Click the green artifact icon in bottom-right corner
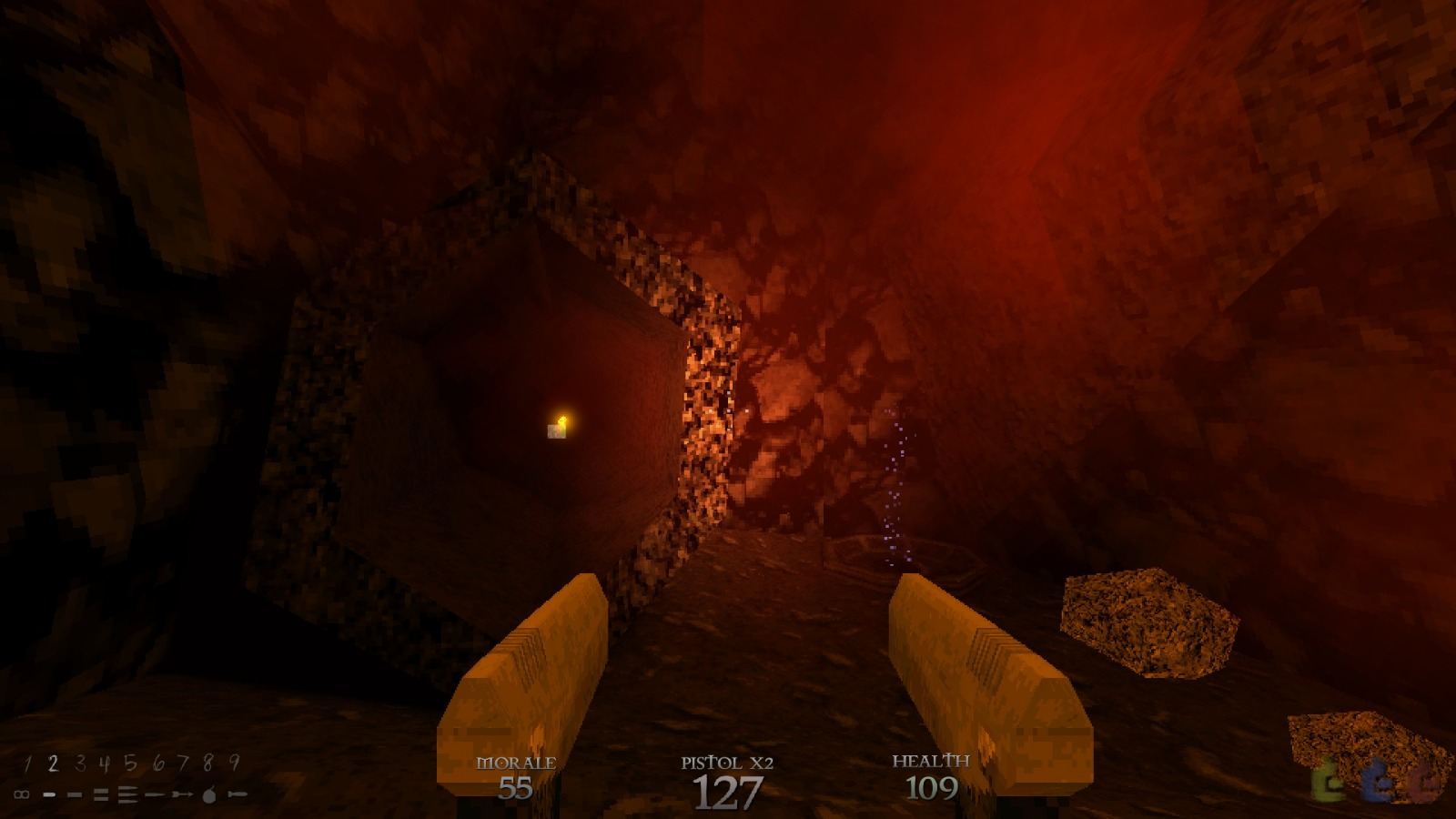This screenshot has height=819, width=1456. point(1325,781)
